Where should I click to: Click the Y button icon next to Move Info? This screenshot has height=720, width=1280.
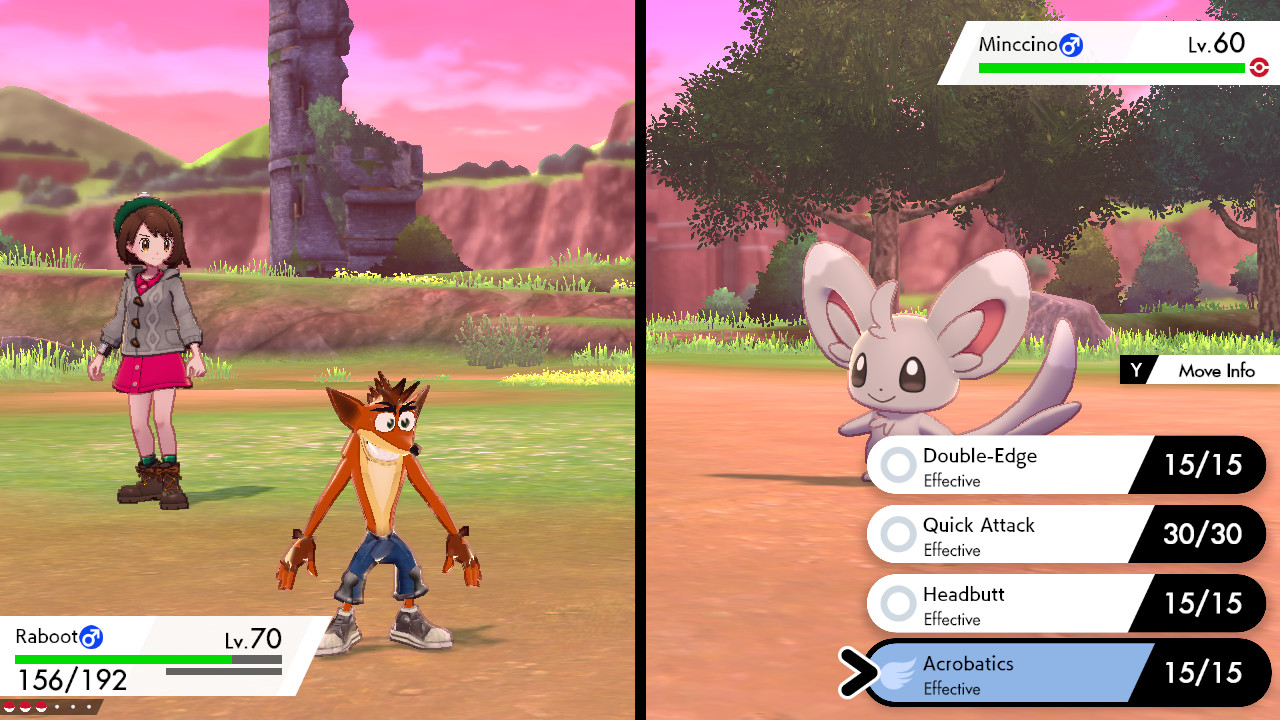tap(1135, 370)
